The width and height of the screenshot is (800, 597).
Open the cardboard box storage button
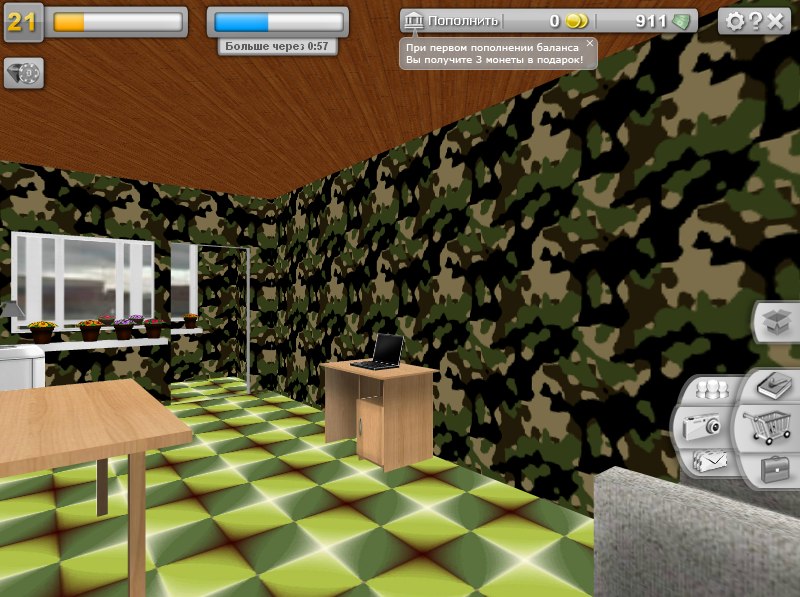(777, 321)
